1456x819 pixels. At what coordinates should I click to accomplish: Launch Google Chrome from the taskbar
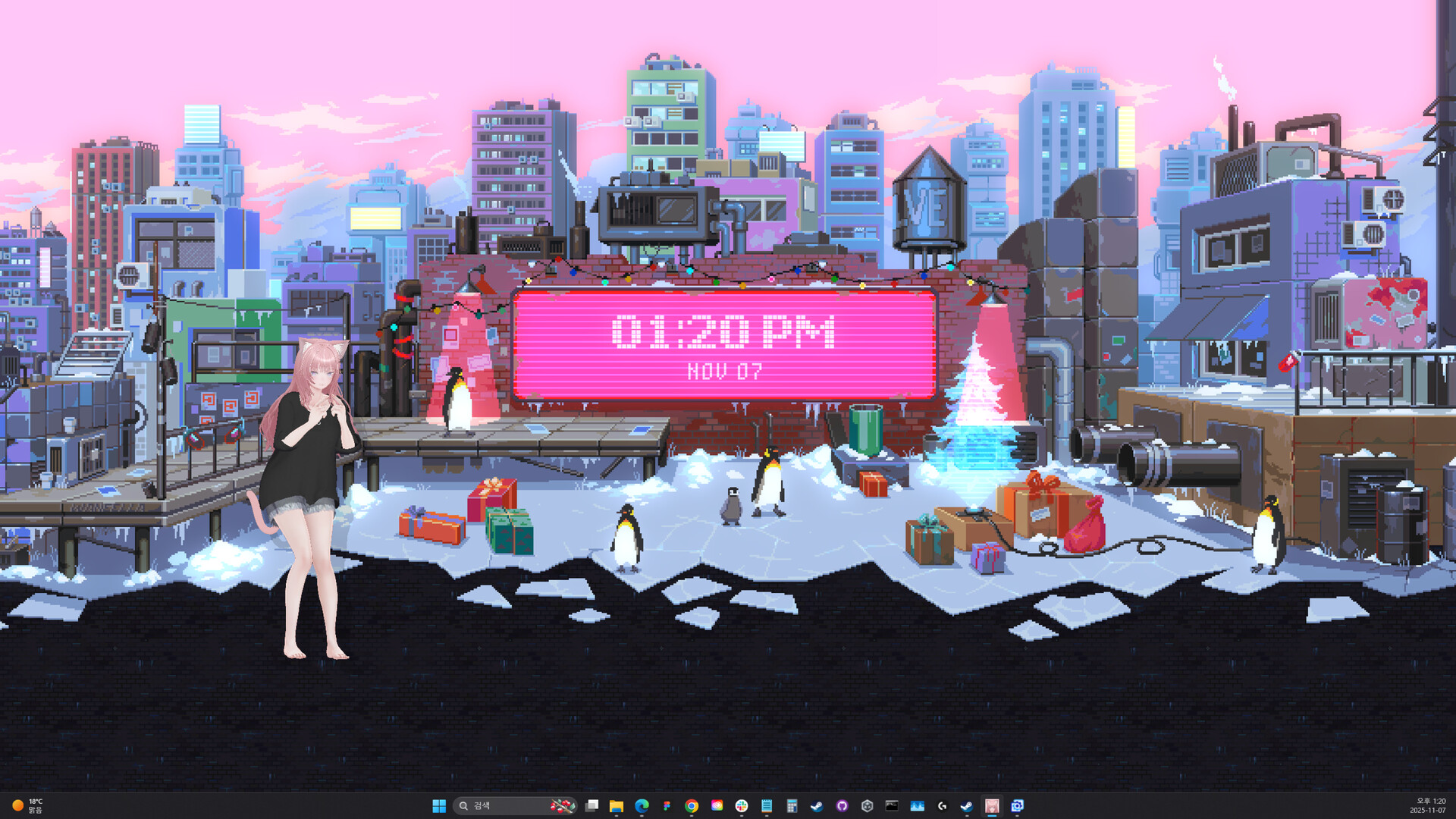tap(691, 806)
